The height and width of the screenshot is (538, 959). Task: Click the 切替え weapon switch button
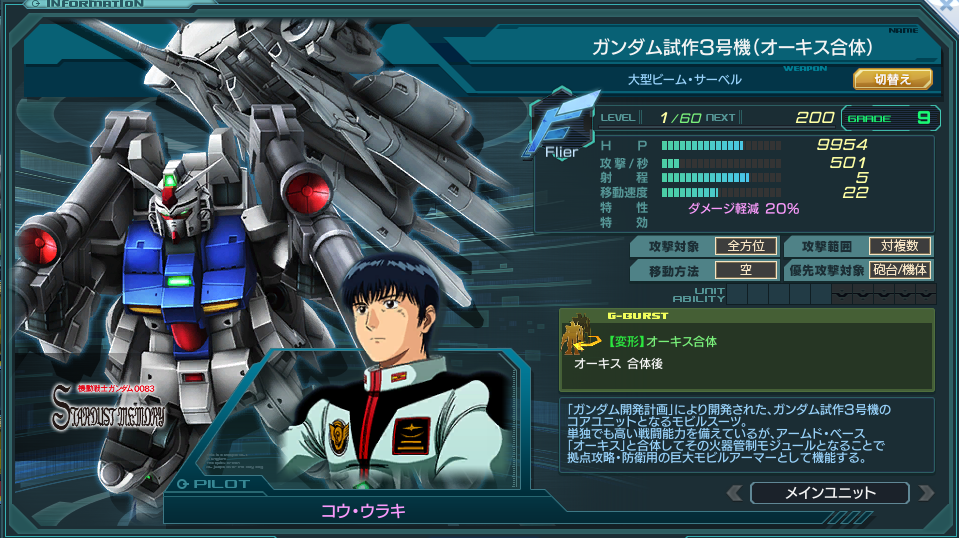click(892, 79)
